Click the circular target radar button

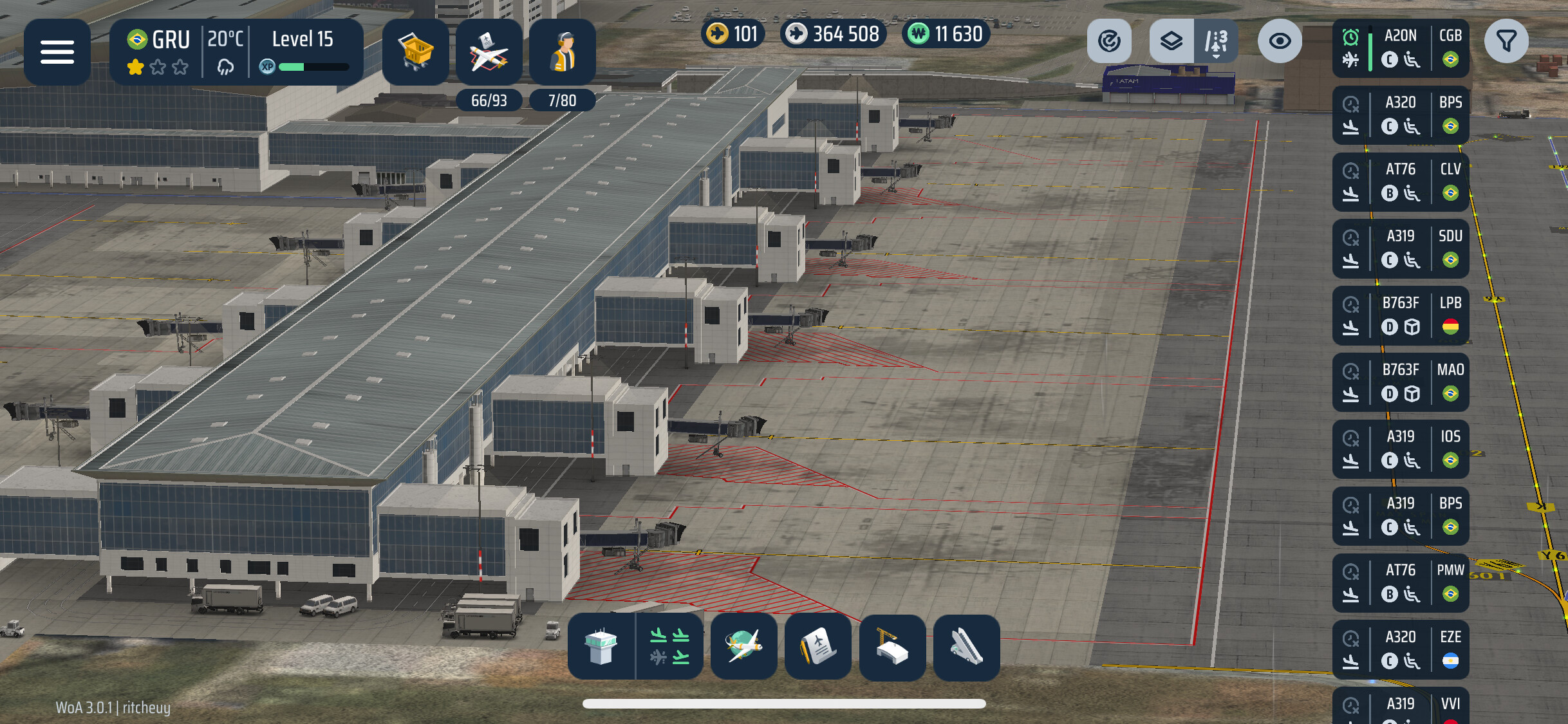coord(1109,41)
